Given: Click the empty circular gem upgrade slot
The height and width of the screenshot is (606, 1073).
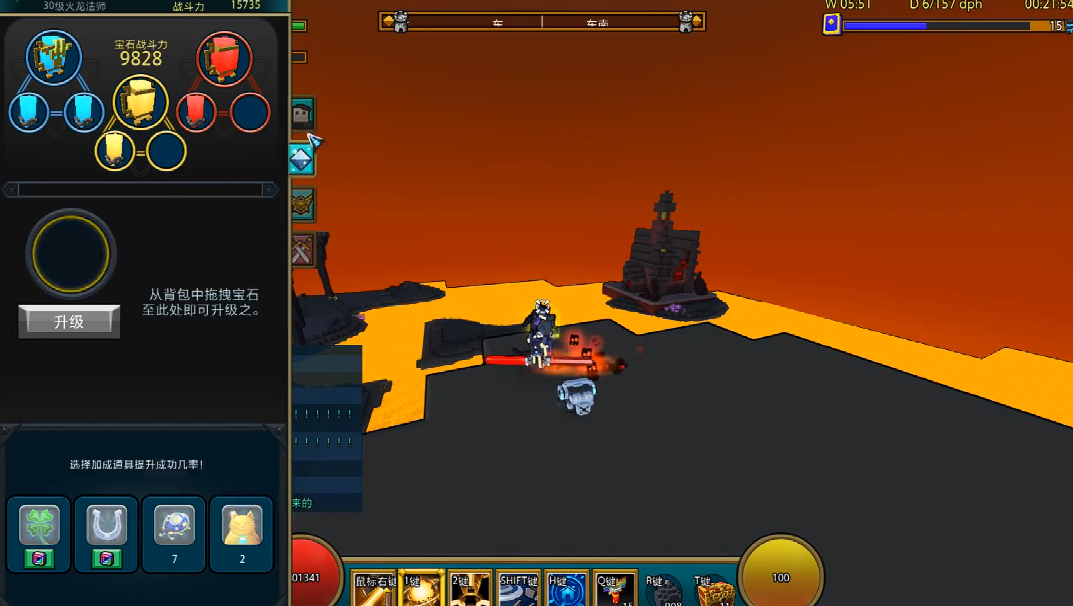Looking at the screenshot, I should tap(71, 255).
